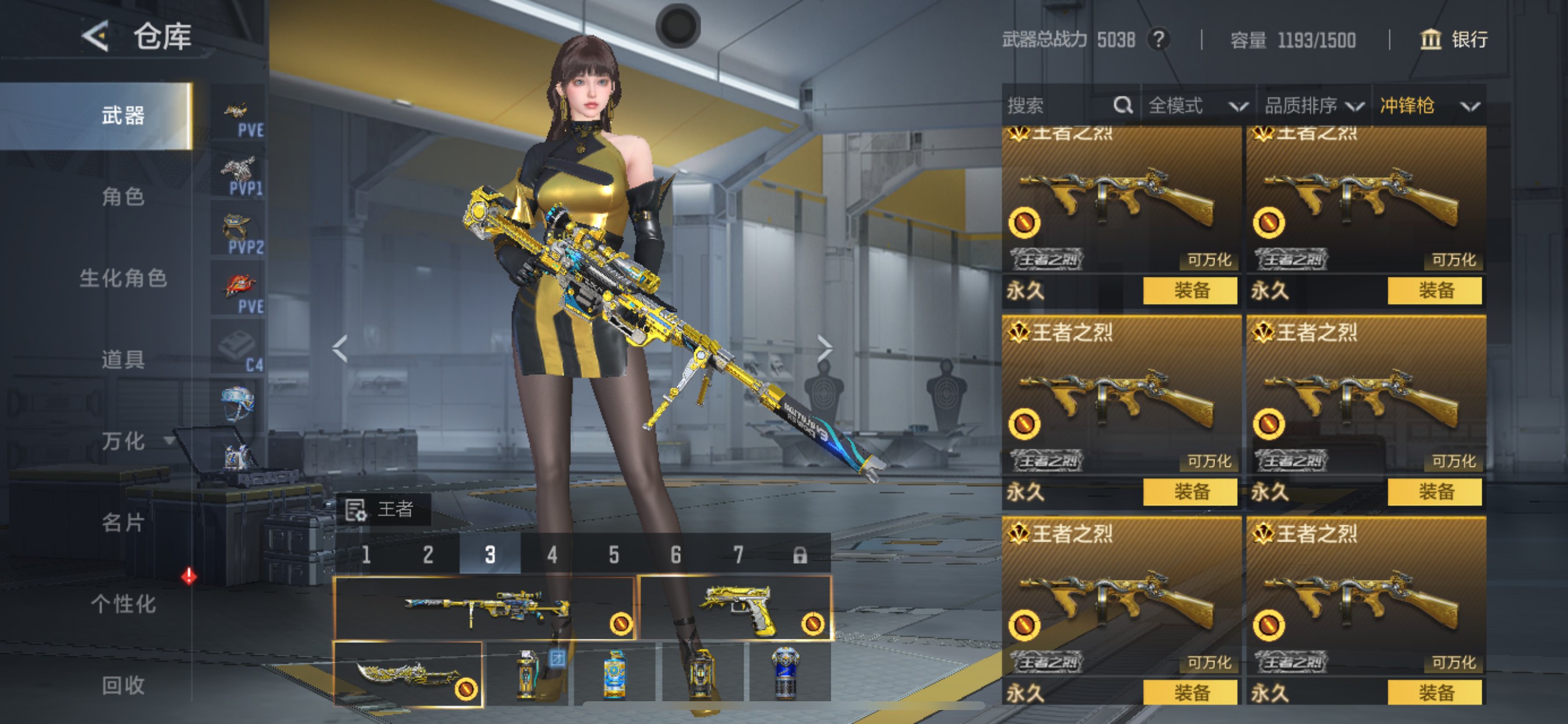This screenshot has width=1568, height=724.
Task: Open the 生化角色 category
Action: click(x=123, y=278)
